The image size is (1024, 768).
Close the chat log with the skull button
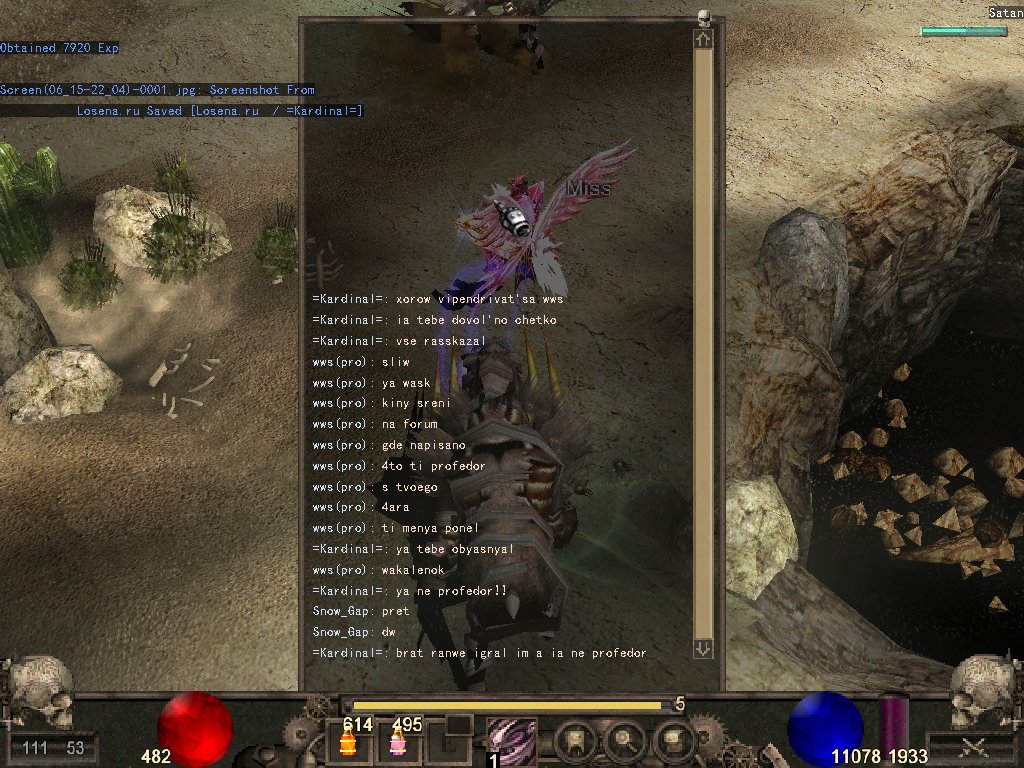pyautogui.click(x=704, y=18)
